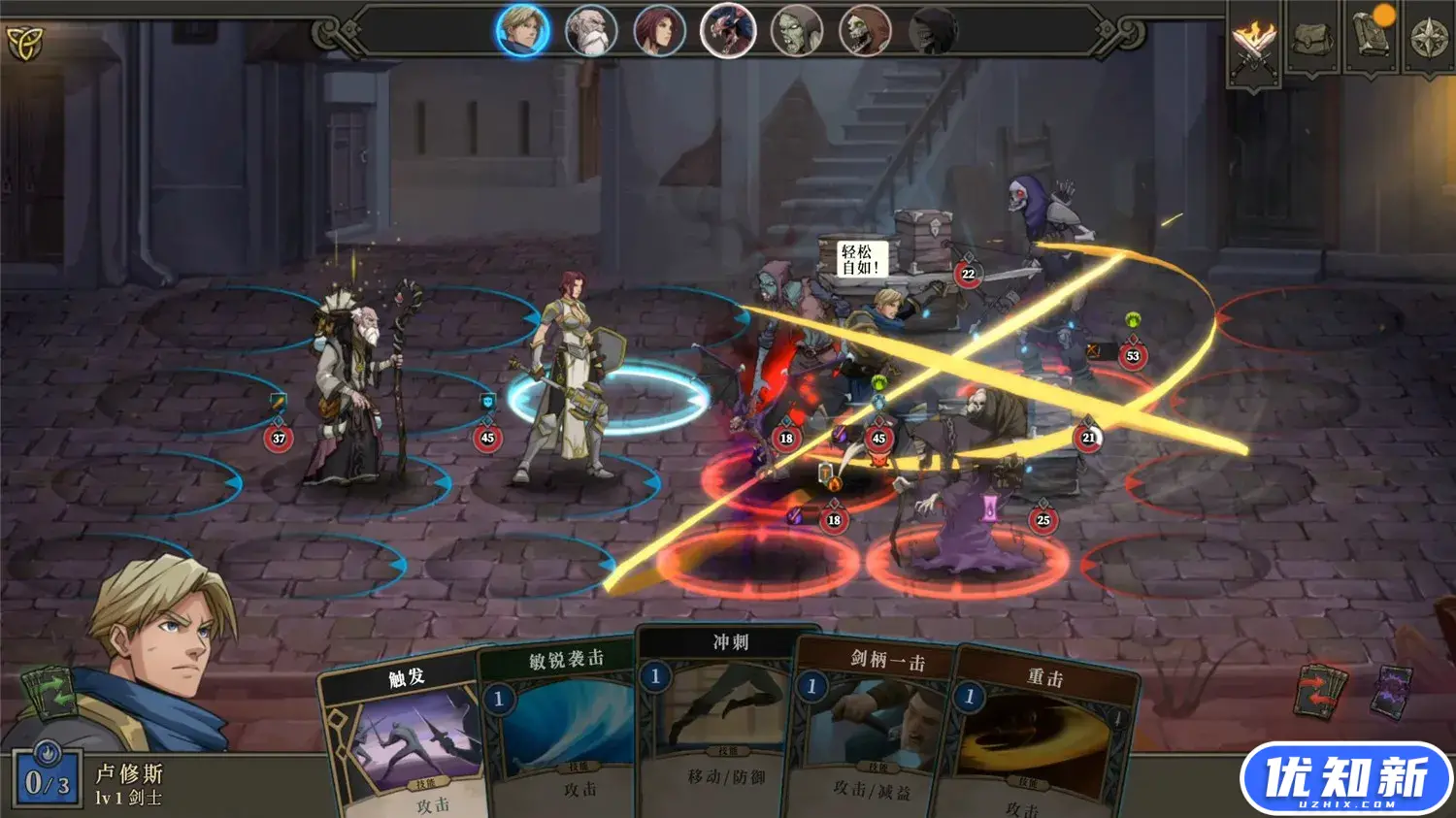The image size is (1456, 818).
Task: Select the red-hooded skull turn portrait
Action: (864, 31)
